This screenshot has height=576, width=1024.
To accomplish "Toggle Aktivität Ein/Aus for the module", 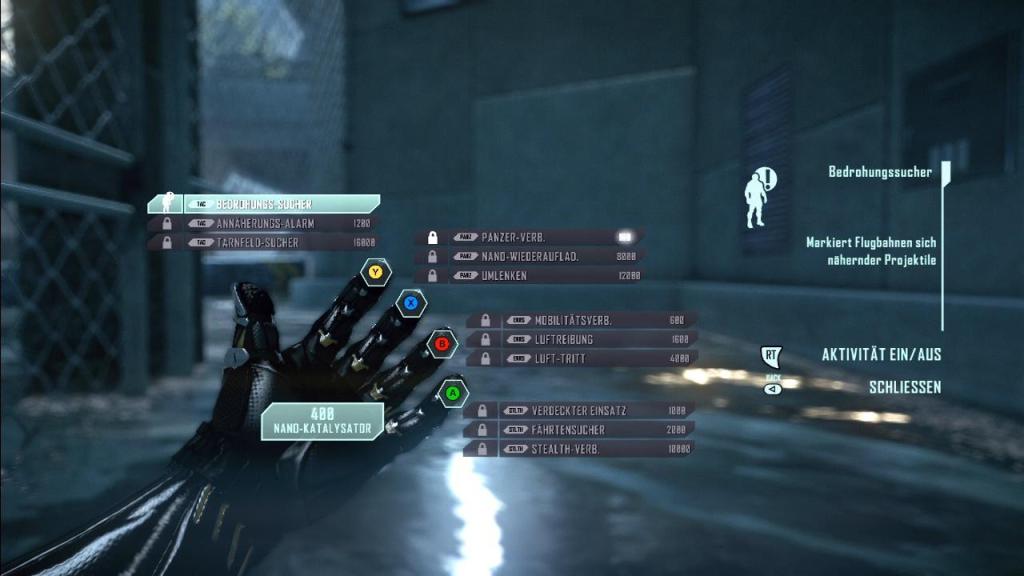I will [880, 355].
